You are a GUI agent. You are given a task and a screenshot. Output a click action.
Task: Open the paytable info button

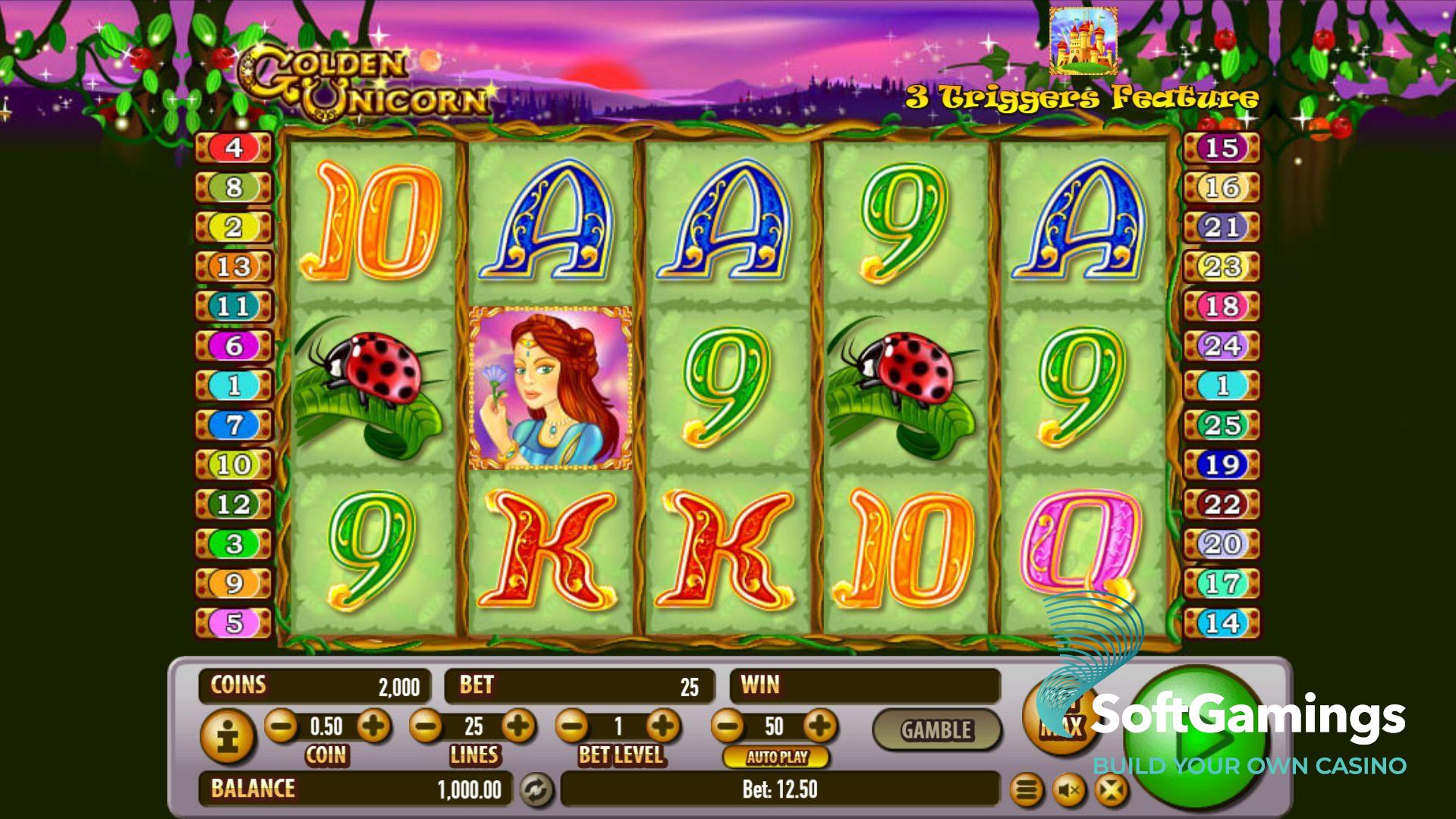tap(227, 736)
